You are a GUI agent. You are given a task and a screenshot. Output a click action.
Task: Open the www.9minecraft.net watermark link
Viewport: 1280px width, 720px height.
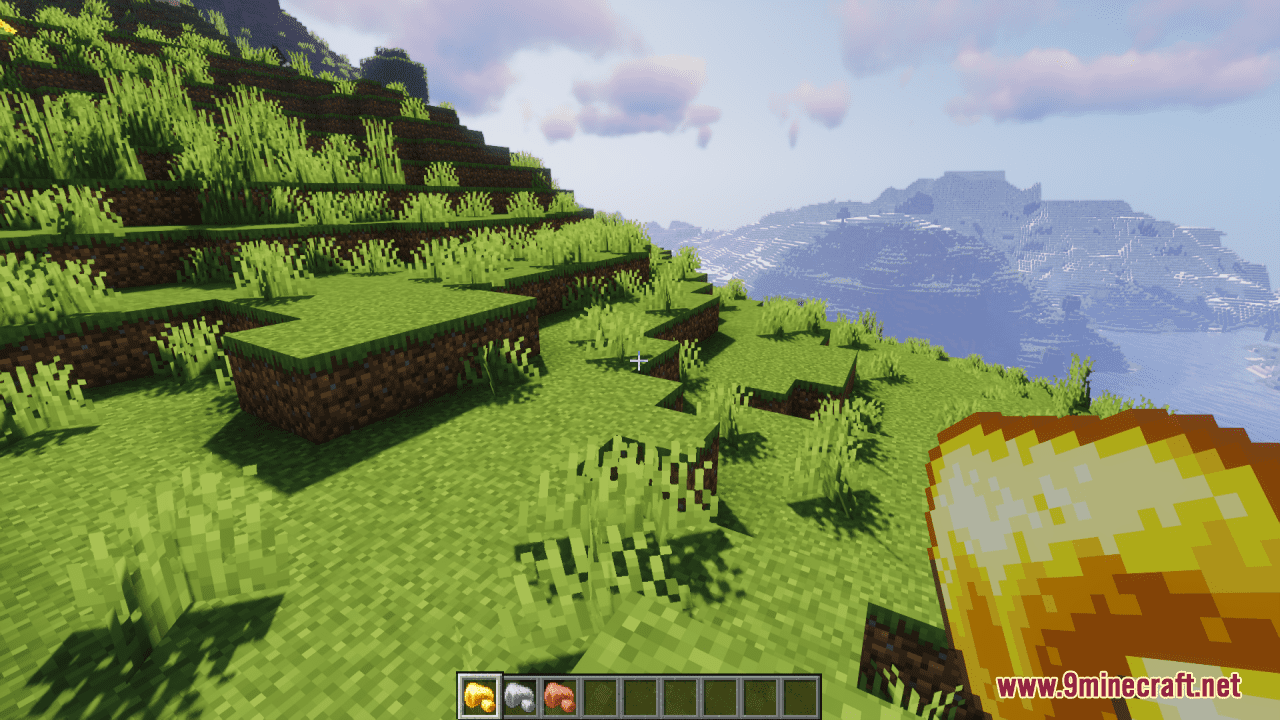pyautogui.click(x=1118, y=686)
